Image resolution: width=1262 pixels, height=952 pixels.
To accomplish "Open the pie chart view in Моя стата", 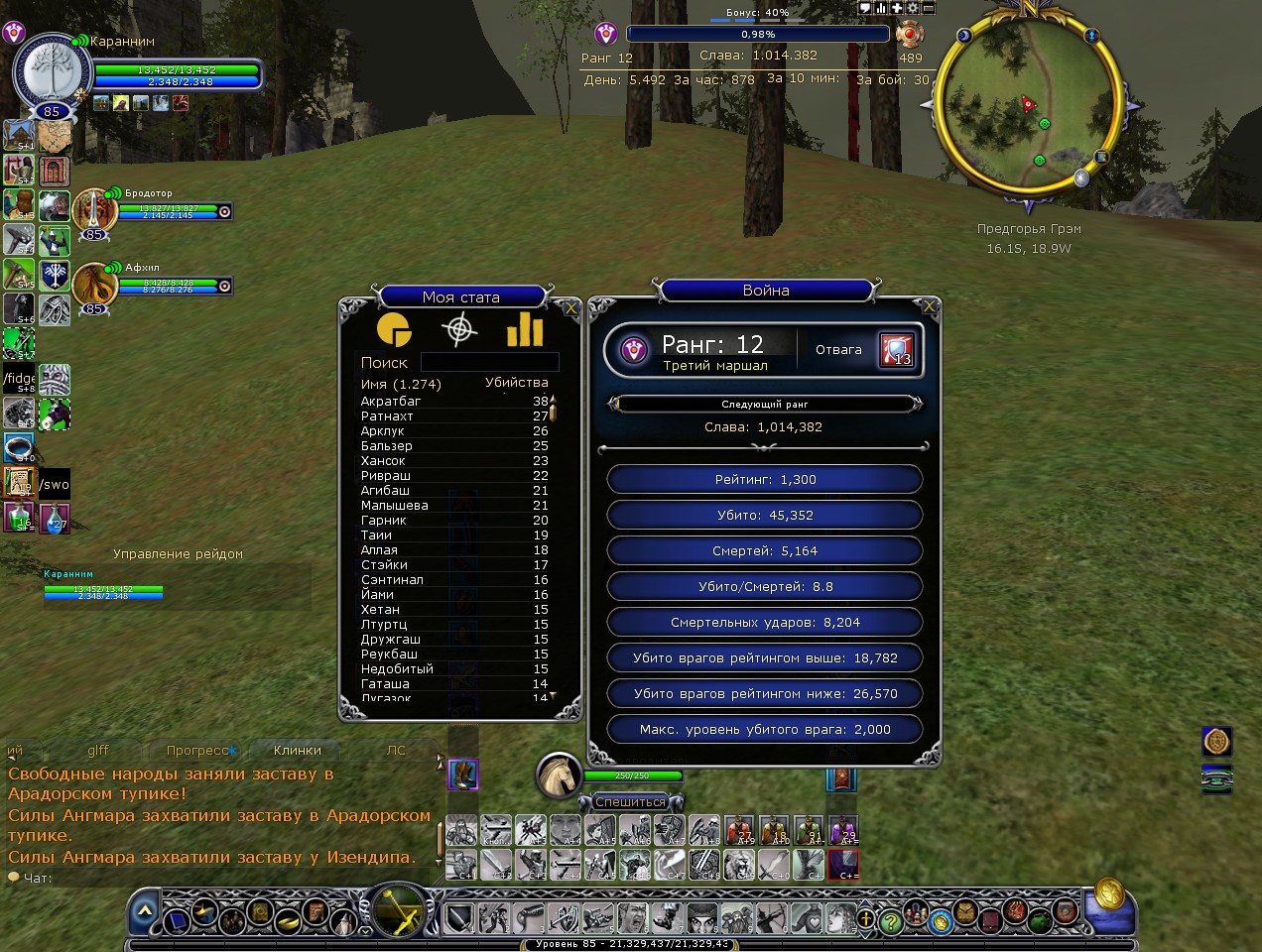I will pyautogui.click(x=394, y=330).
